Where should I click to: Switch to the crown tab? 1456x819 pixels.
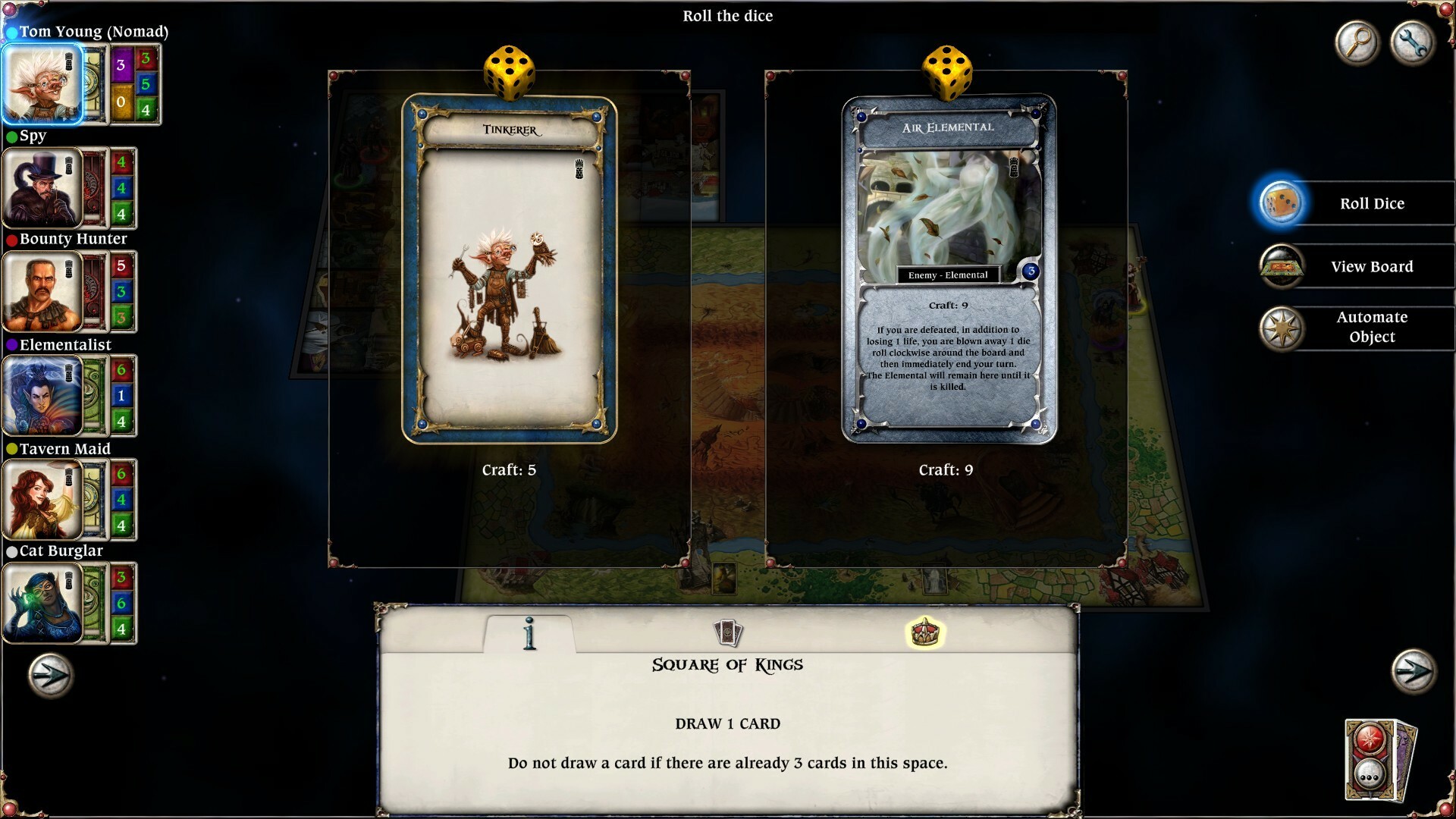coord(927,631)
